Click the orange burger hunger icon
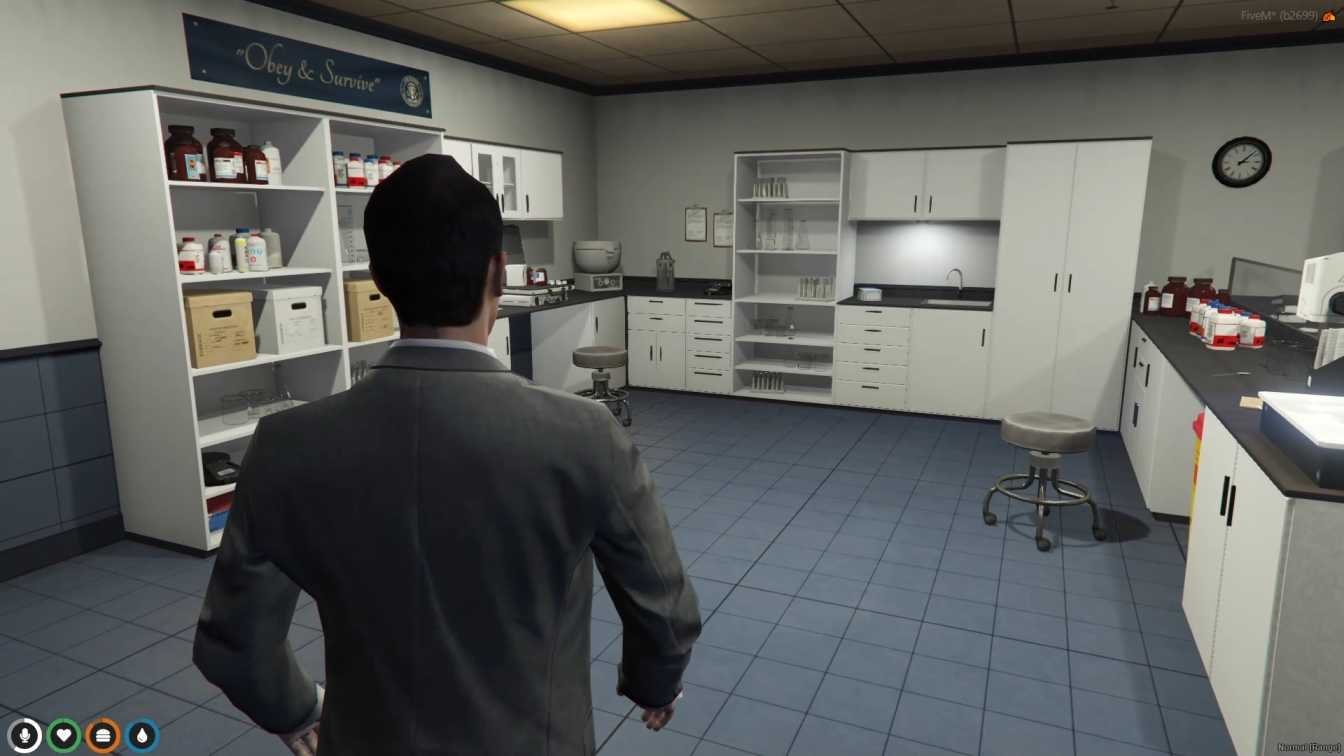This screenshot has height=756, width=1344. click(x=102, y=736)
